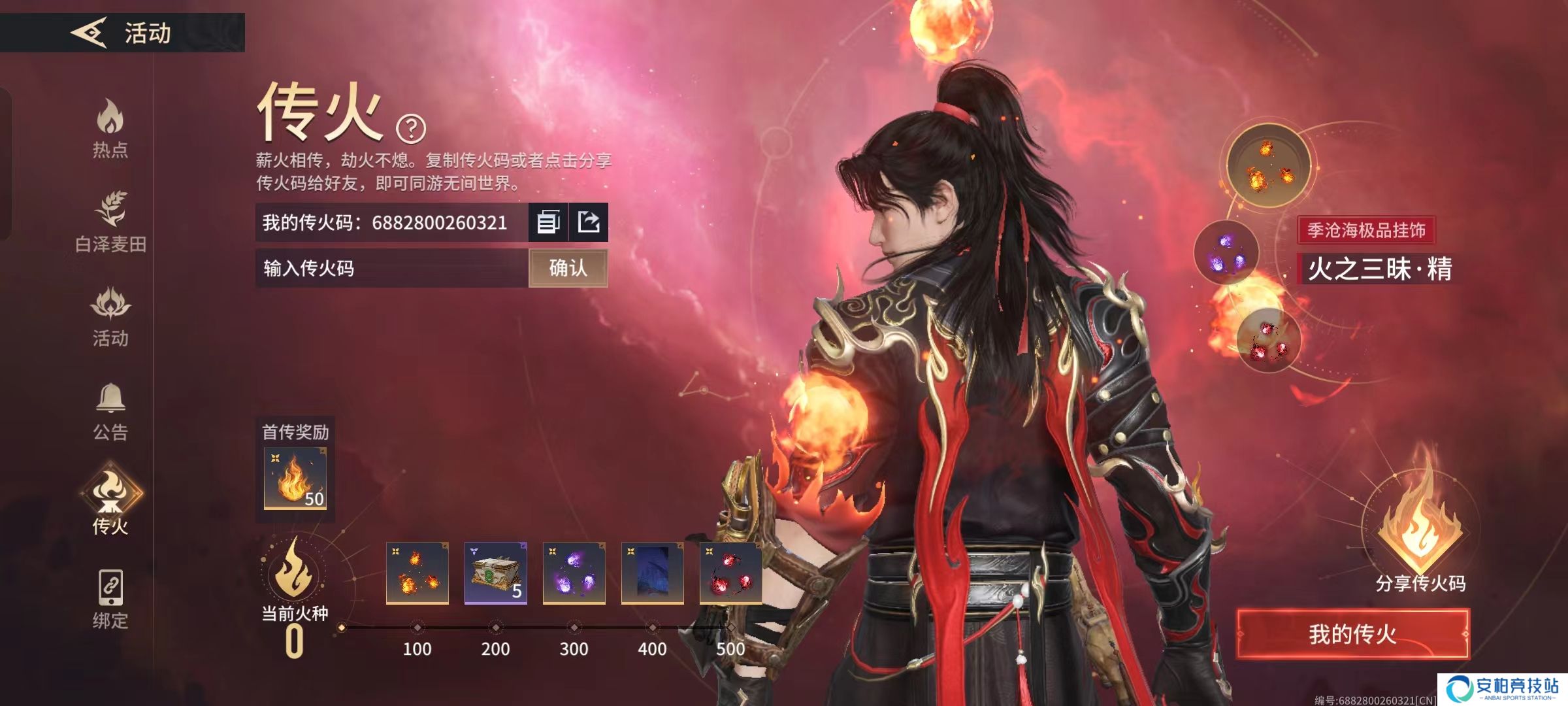Focus the 输入传火码 input field
This screenshot has width=1568, height=706.
point(392,268)
